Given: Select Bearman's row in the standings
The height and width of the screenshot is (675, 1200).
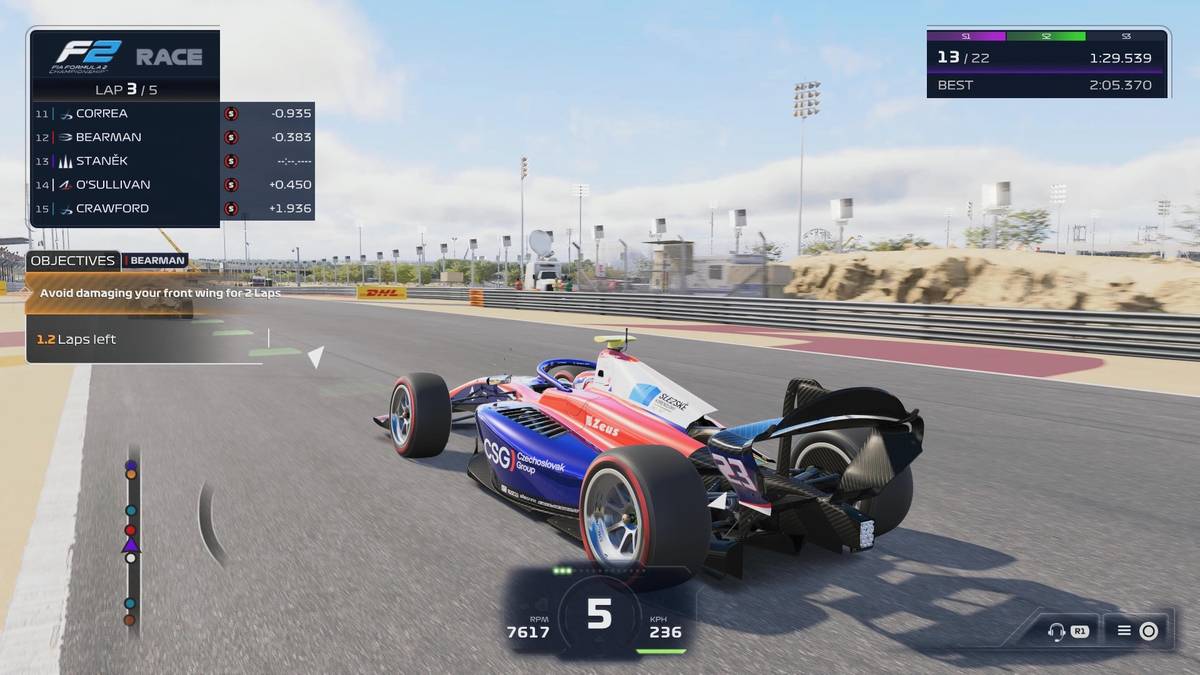Looking at the screenshot, I should [x=172, y=137].
